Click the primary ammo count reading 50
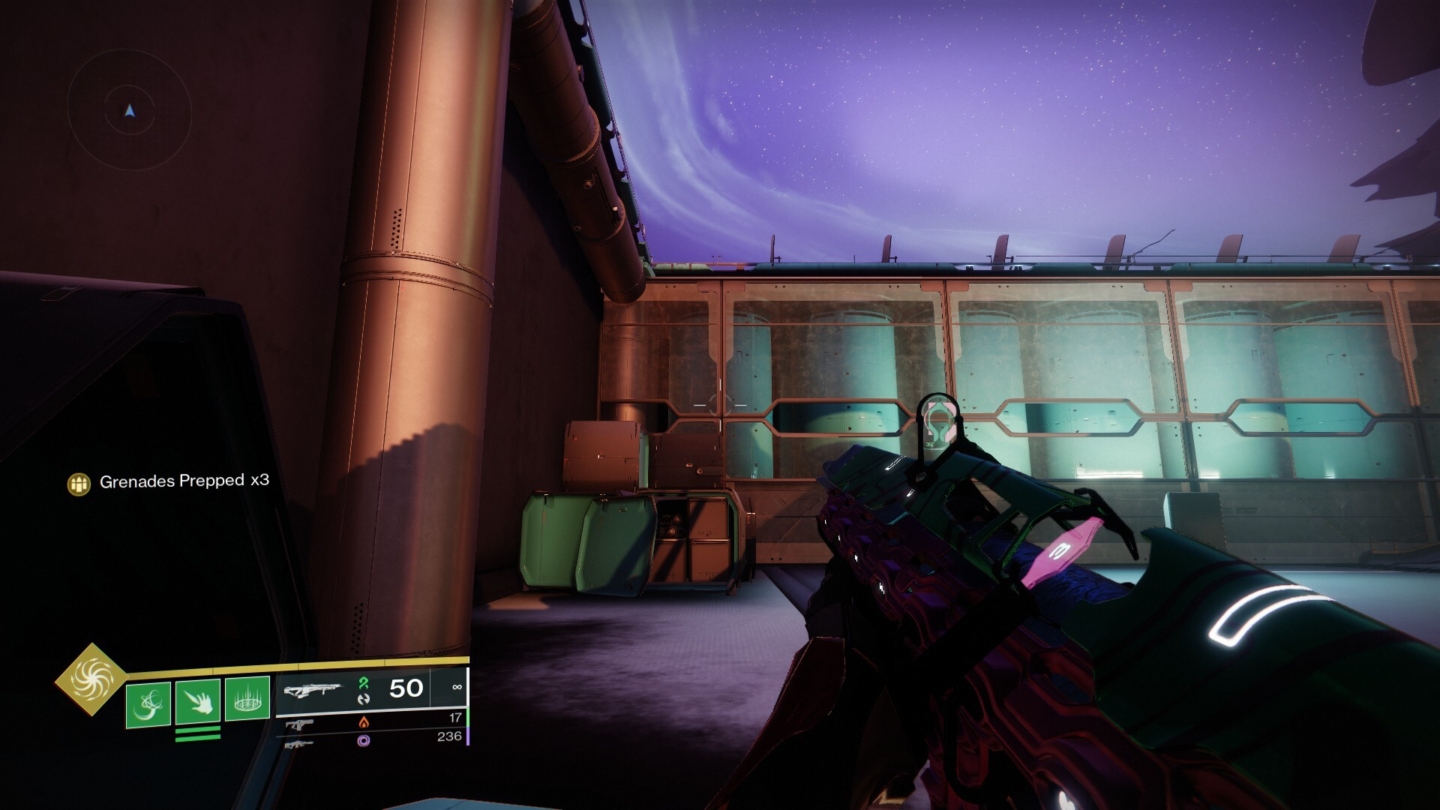 tap(404, 688)
